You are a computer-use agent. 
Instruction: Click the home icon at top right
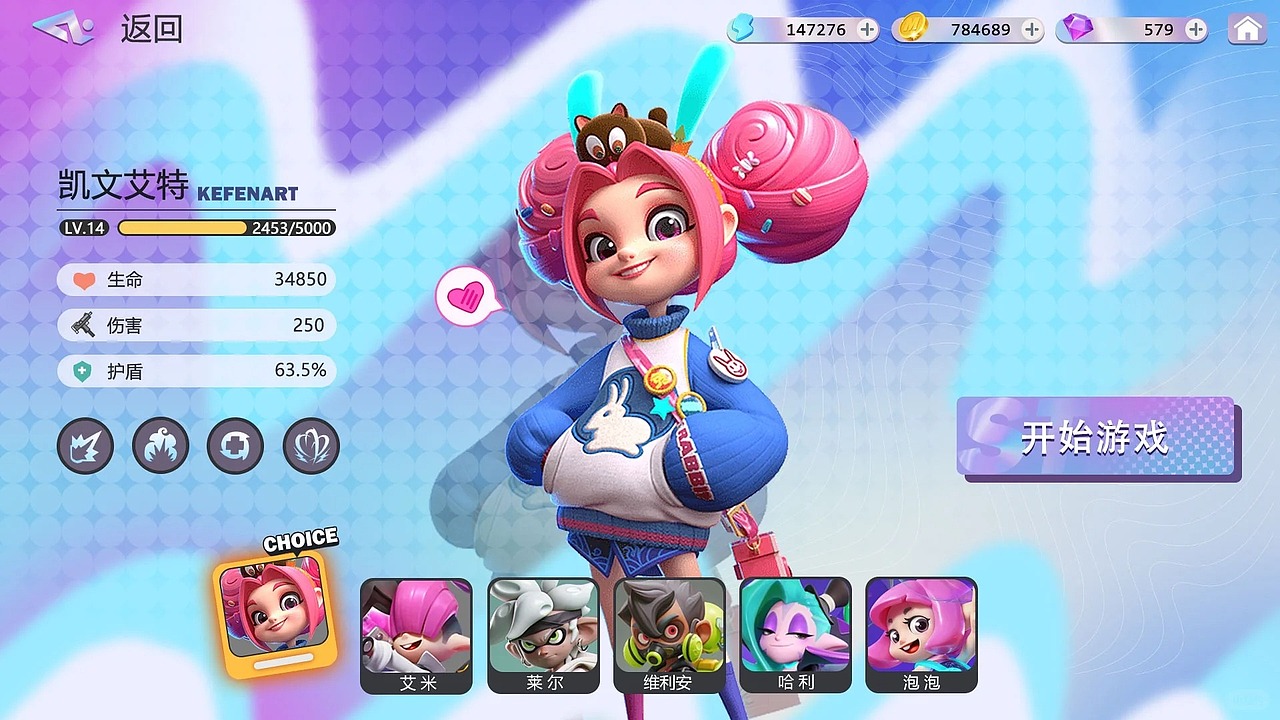(1245, 29)
